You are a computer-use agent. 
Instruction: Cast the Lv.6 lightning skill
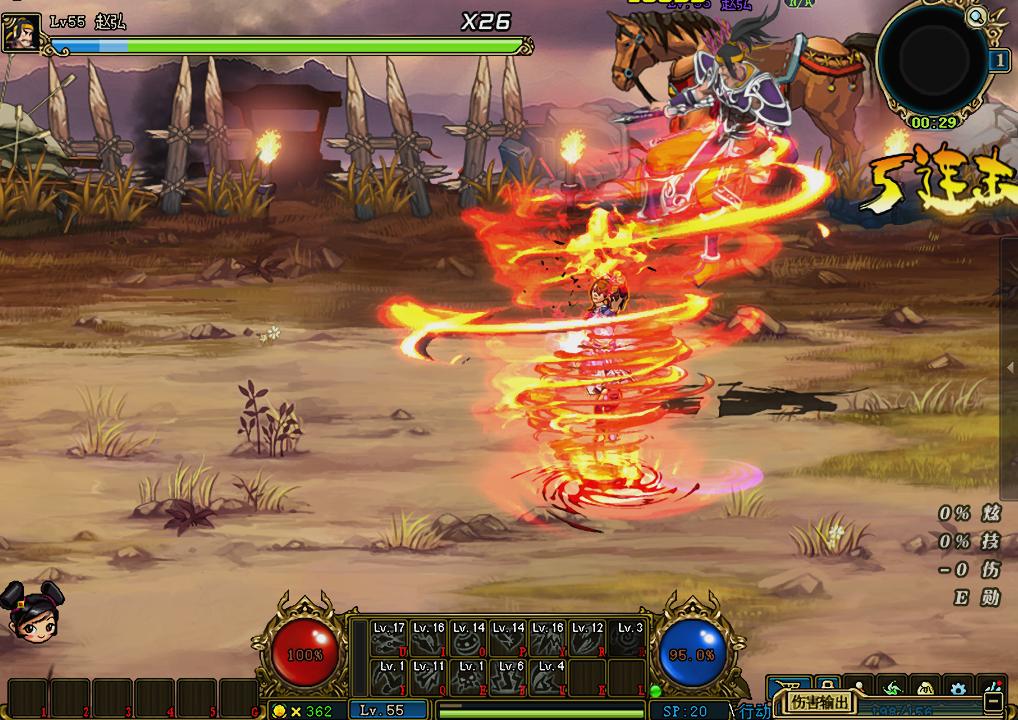(x=508, y=677)
